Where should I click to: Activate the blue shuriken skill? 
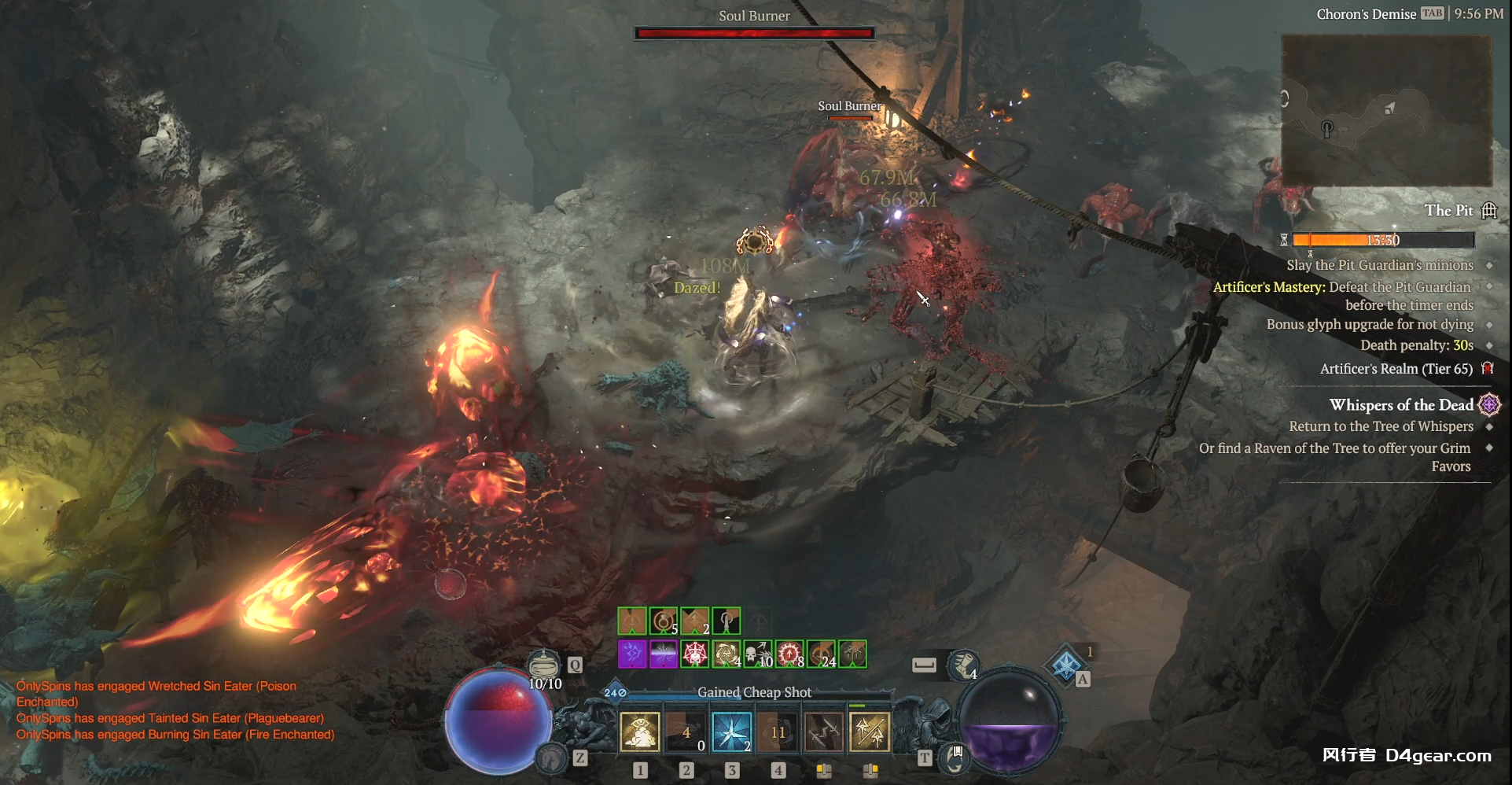731,732
